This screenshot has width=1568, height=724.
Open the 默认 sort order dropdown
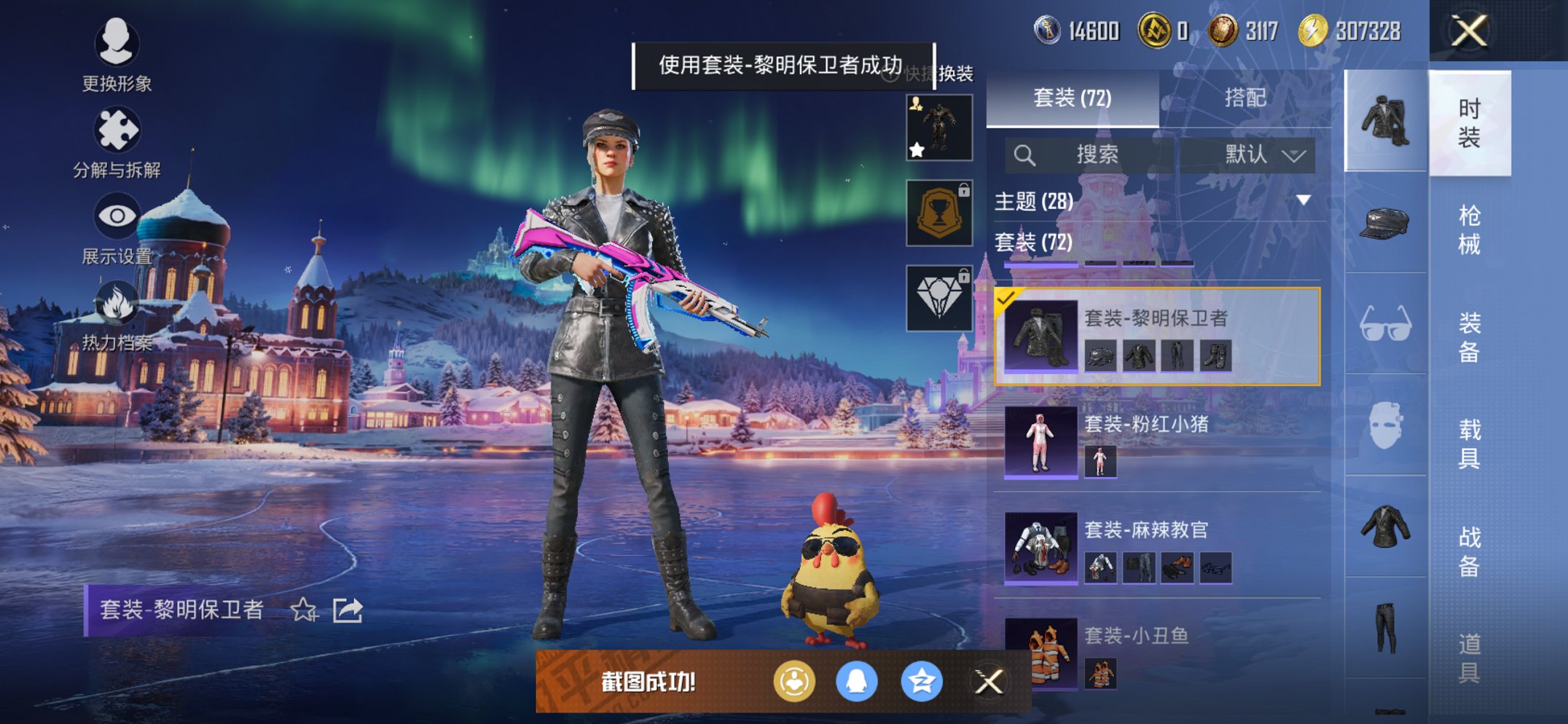[x=1252, y=154]
